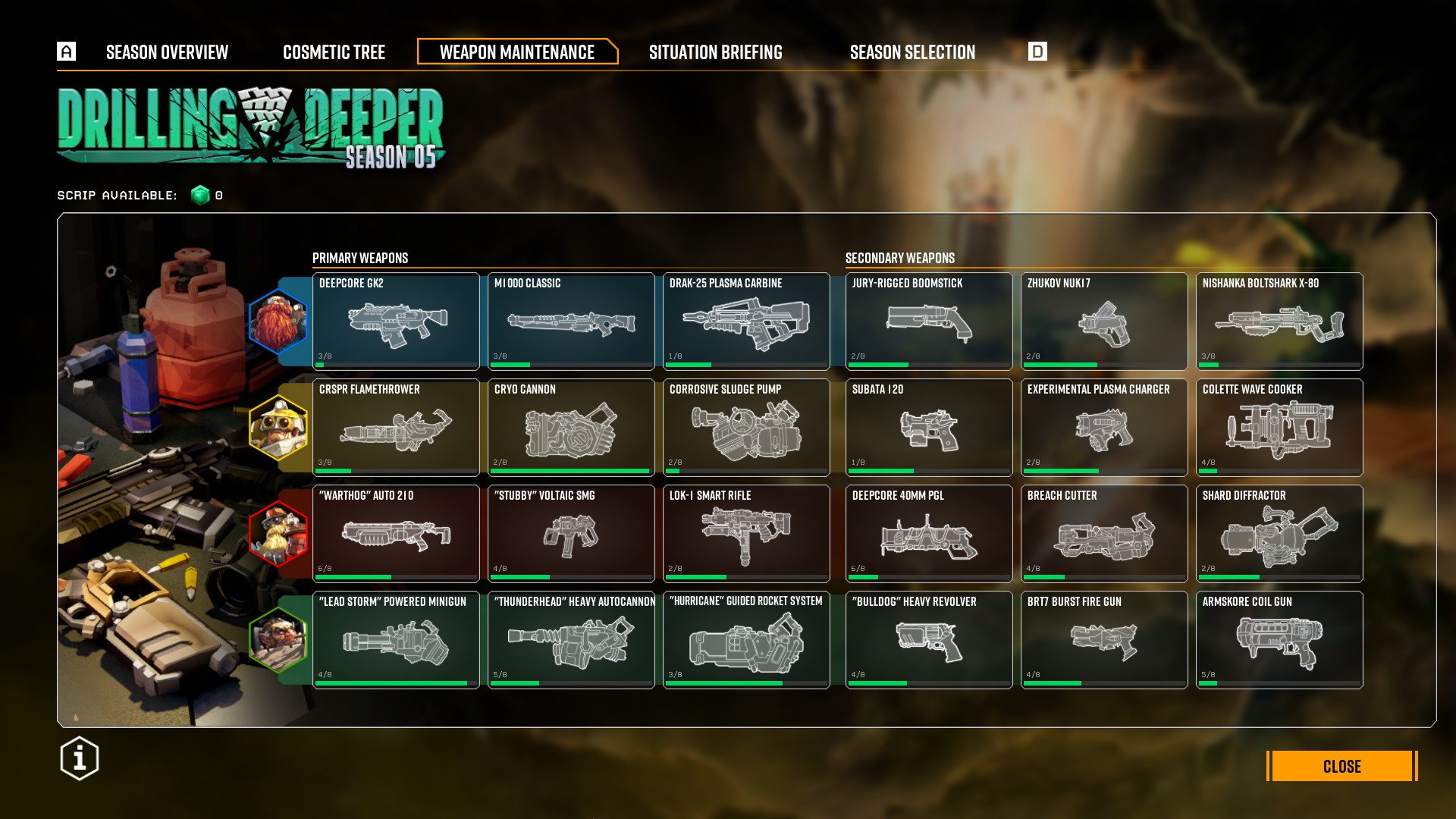Viewport: 1456px width, 819px height.
Task: Select the Deepcore GK2 weapon card
Action: [x=396, y=322]
